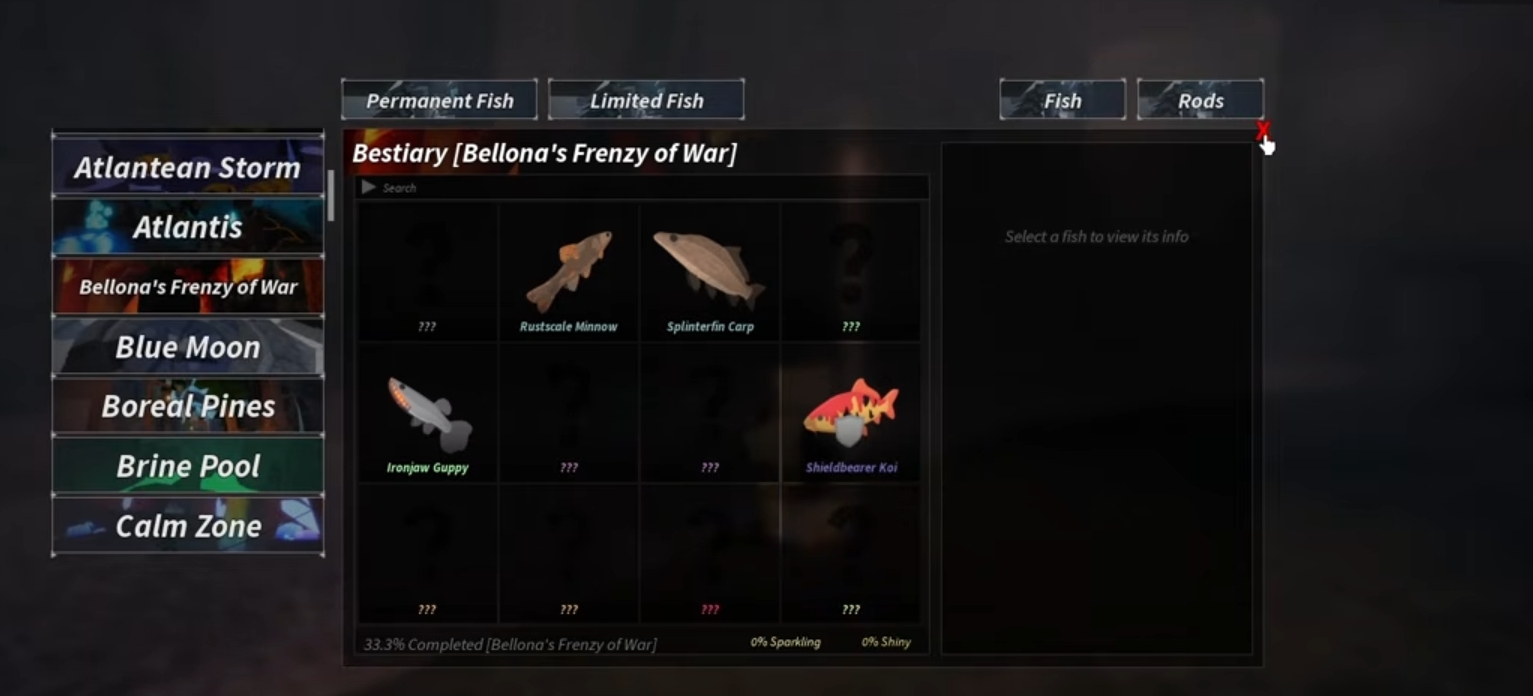Switch to the Rods category
1533x696 pixels.
pyautogui.click(x=1200, y=100)
